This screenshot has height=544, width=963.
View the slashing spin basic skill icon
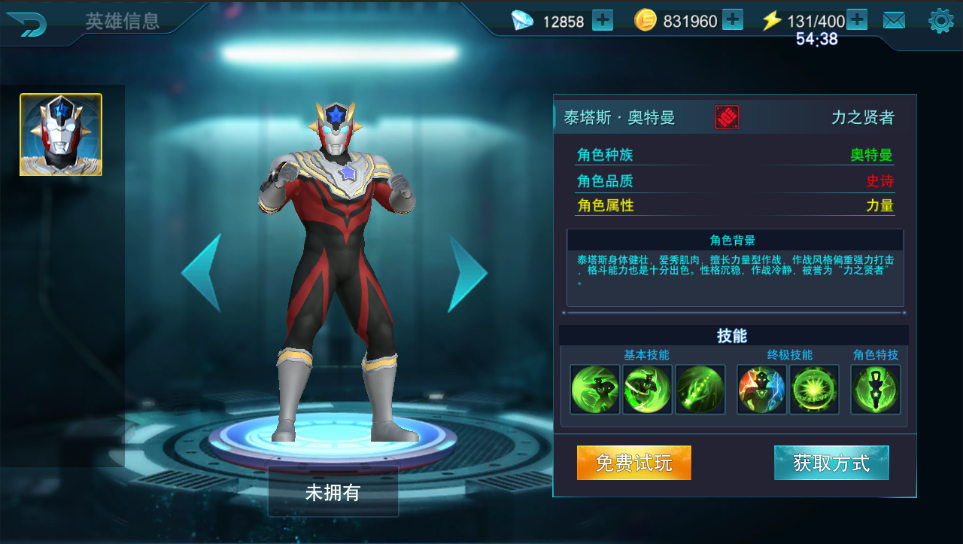[647, 389]
